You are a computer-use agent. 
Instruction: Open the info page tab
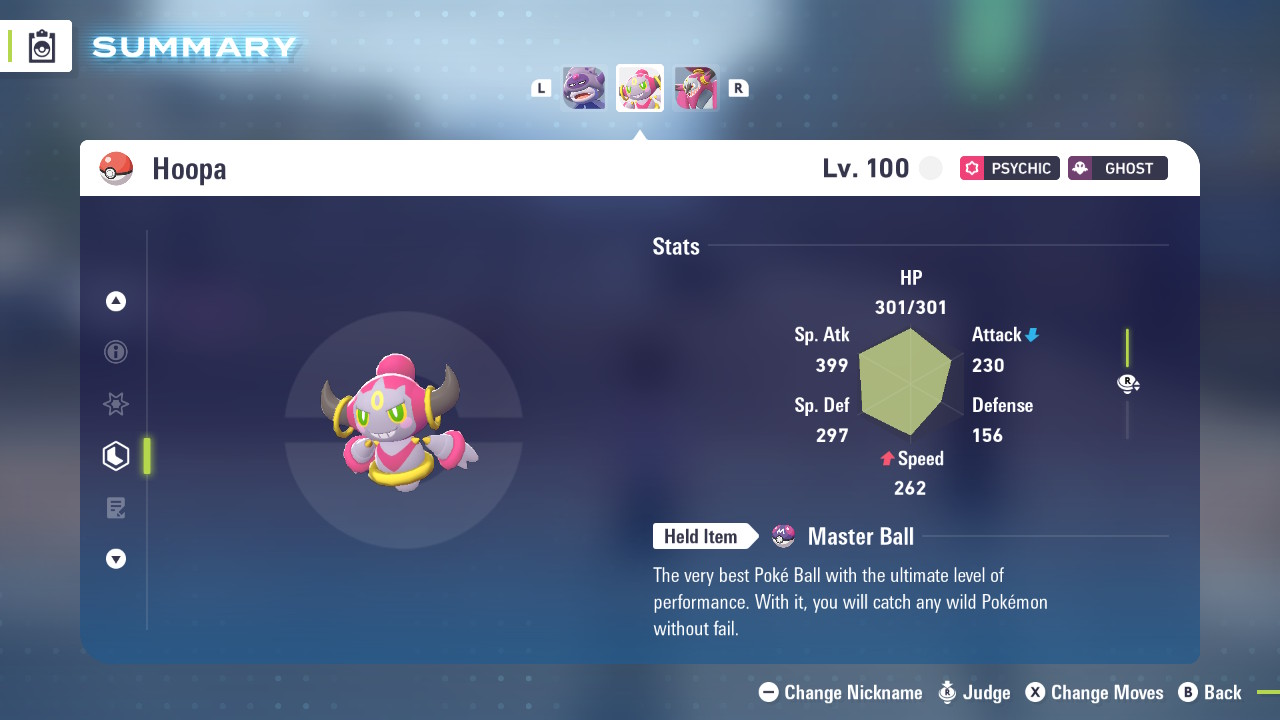pos(116,352)
